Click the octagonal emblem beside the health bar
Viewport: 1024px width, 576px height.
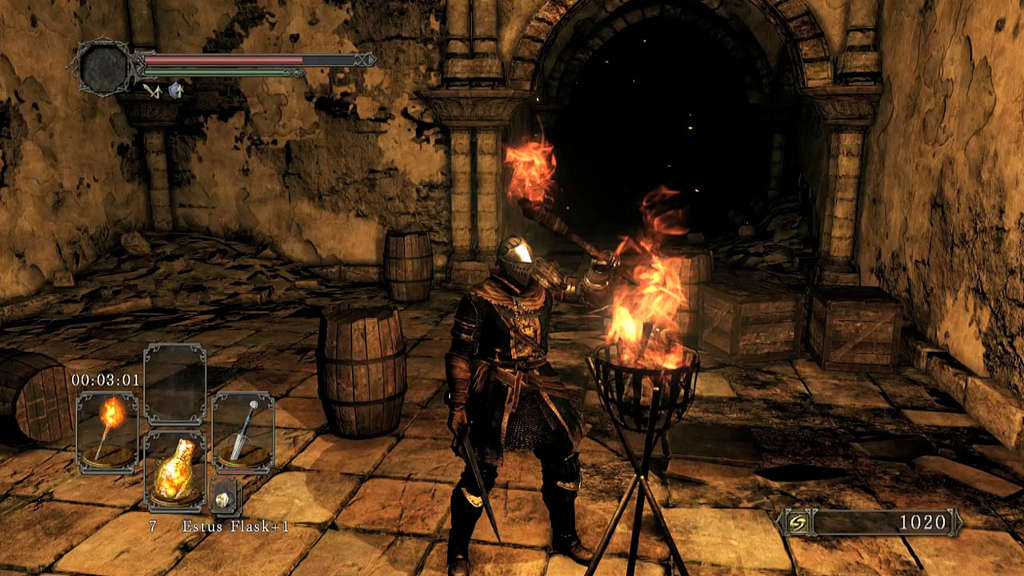[103, 66]
